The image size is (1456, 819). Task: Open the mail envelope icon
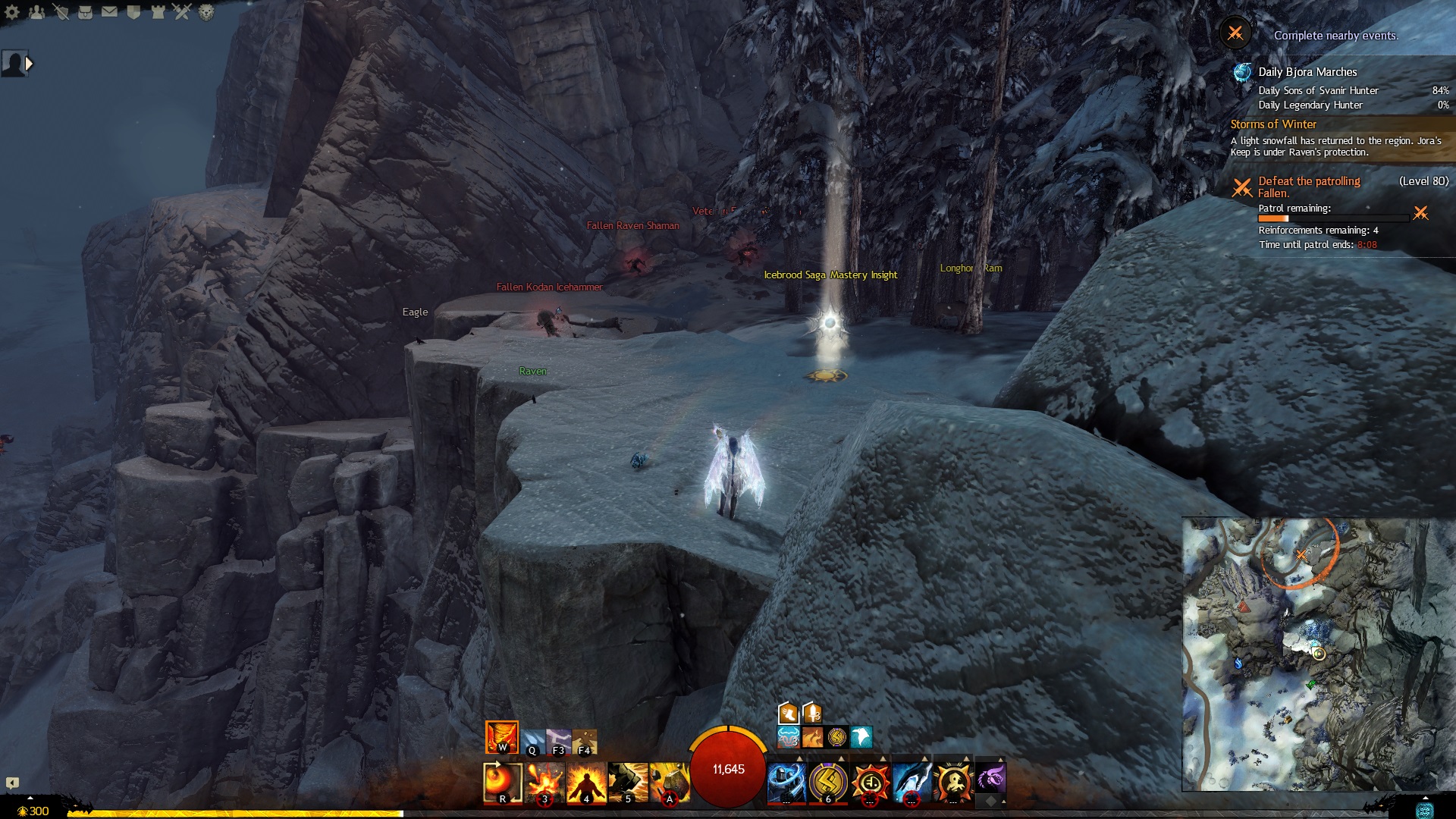[109, 12]
